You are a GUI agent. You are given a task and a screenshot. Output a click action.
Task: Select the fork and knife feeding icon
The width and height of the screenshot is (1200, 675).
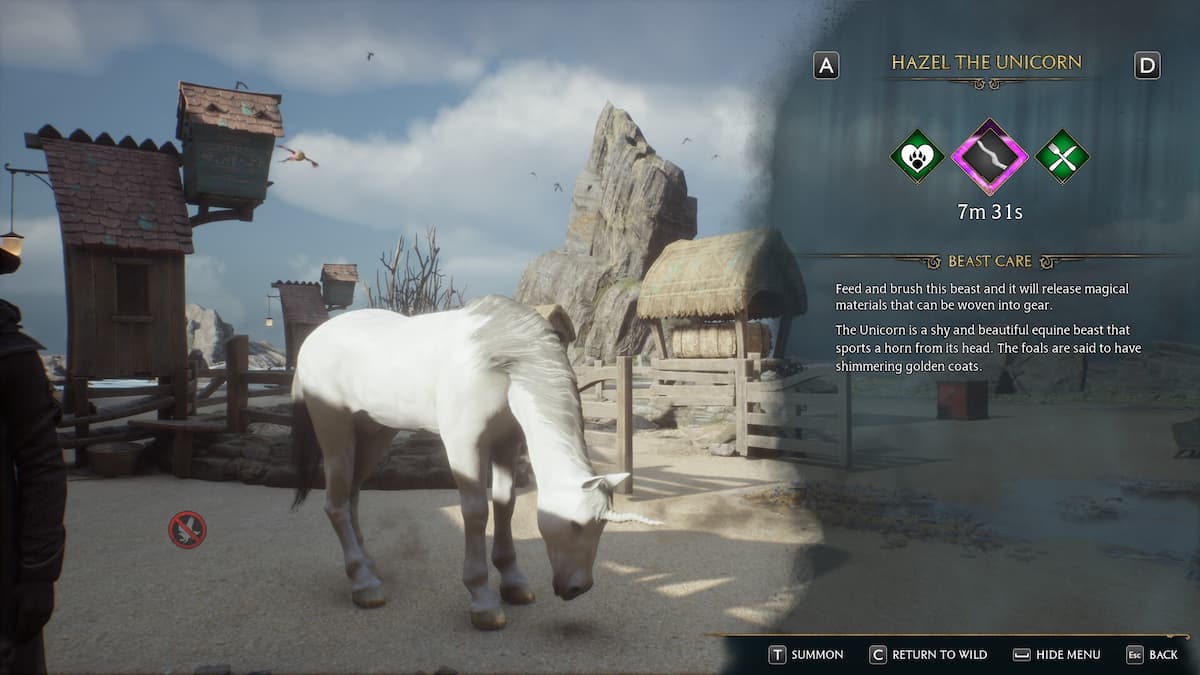pyautogui.click(x=1062, y=157)
